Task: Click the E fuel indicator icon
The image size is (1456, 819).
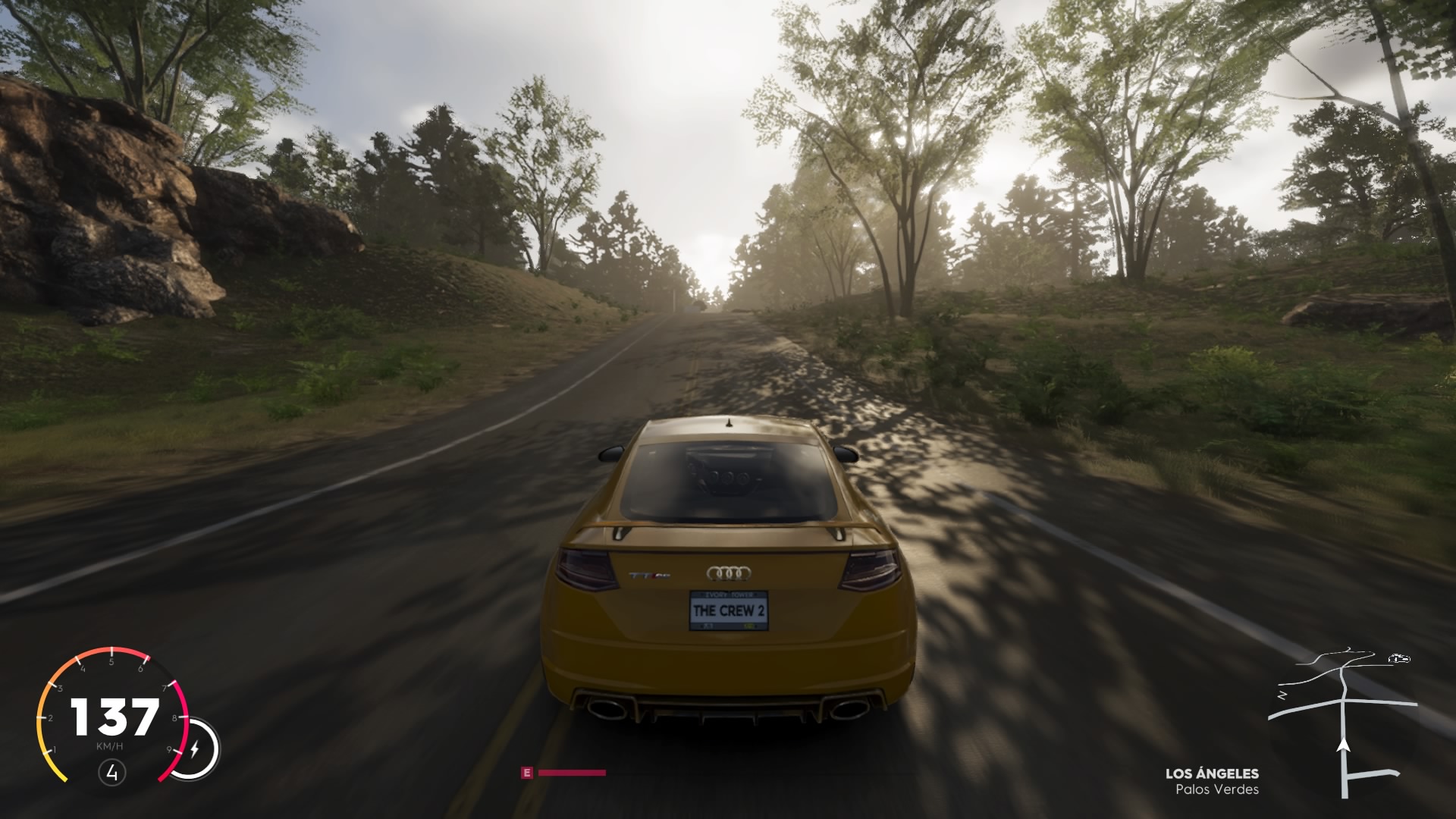Action: click(x=526, y=773)
